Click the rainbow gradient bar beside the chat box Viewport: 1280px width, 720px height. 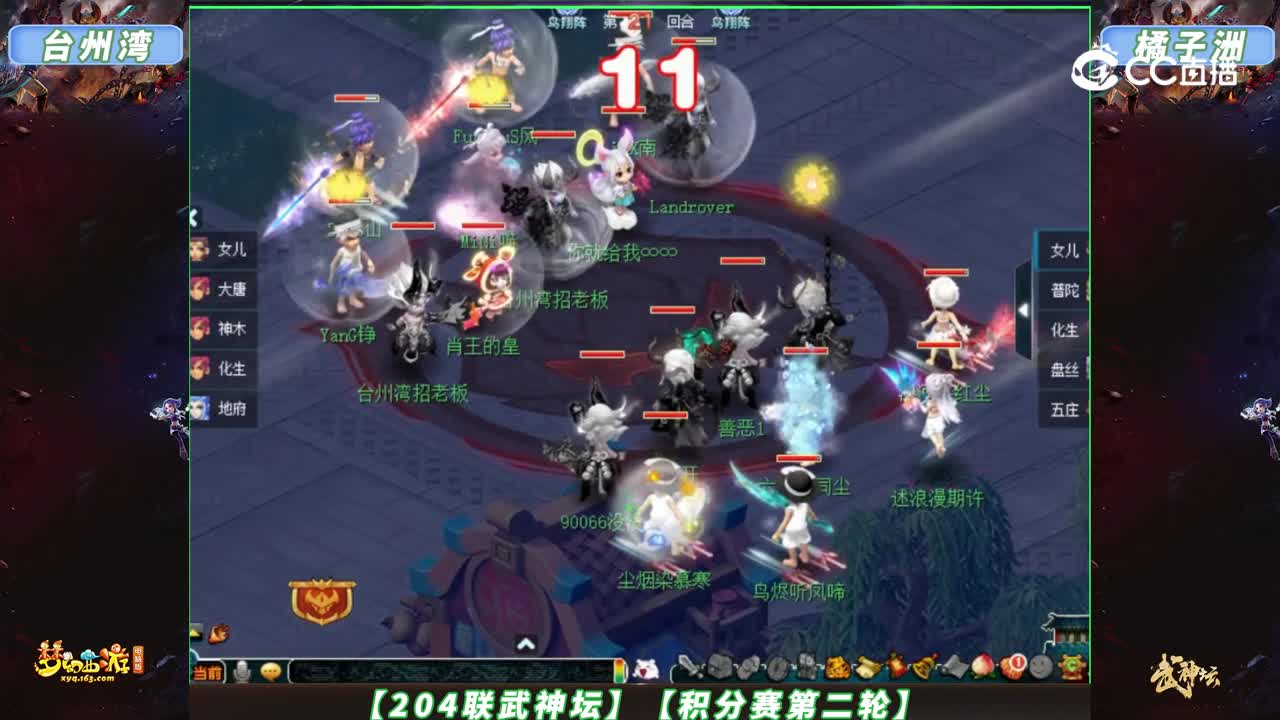click(x=619, y=670)
